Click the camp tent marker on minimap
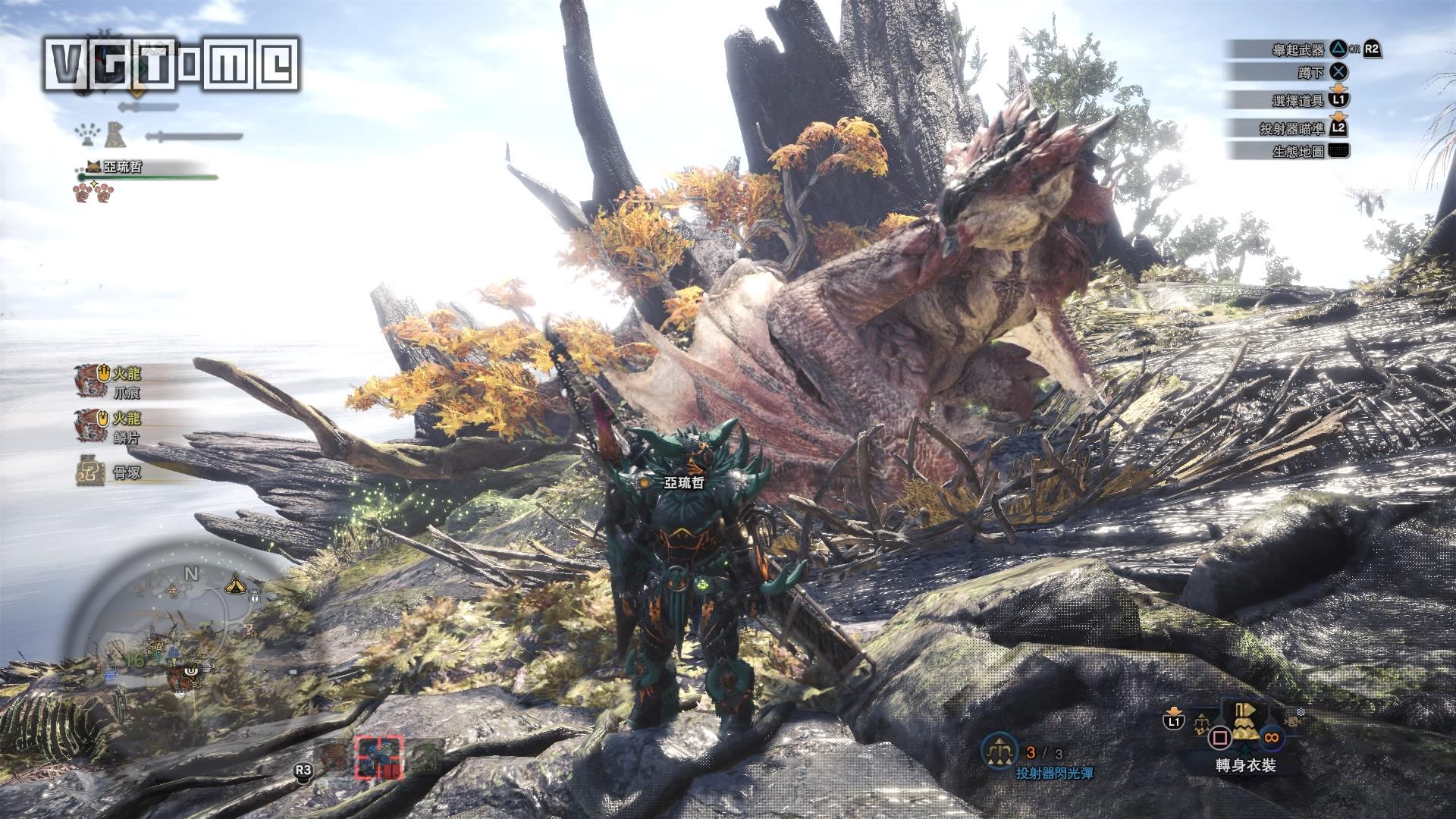The image size is (1456, 819). (x=234, y=584)
